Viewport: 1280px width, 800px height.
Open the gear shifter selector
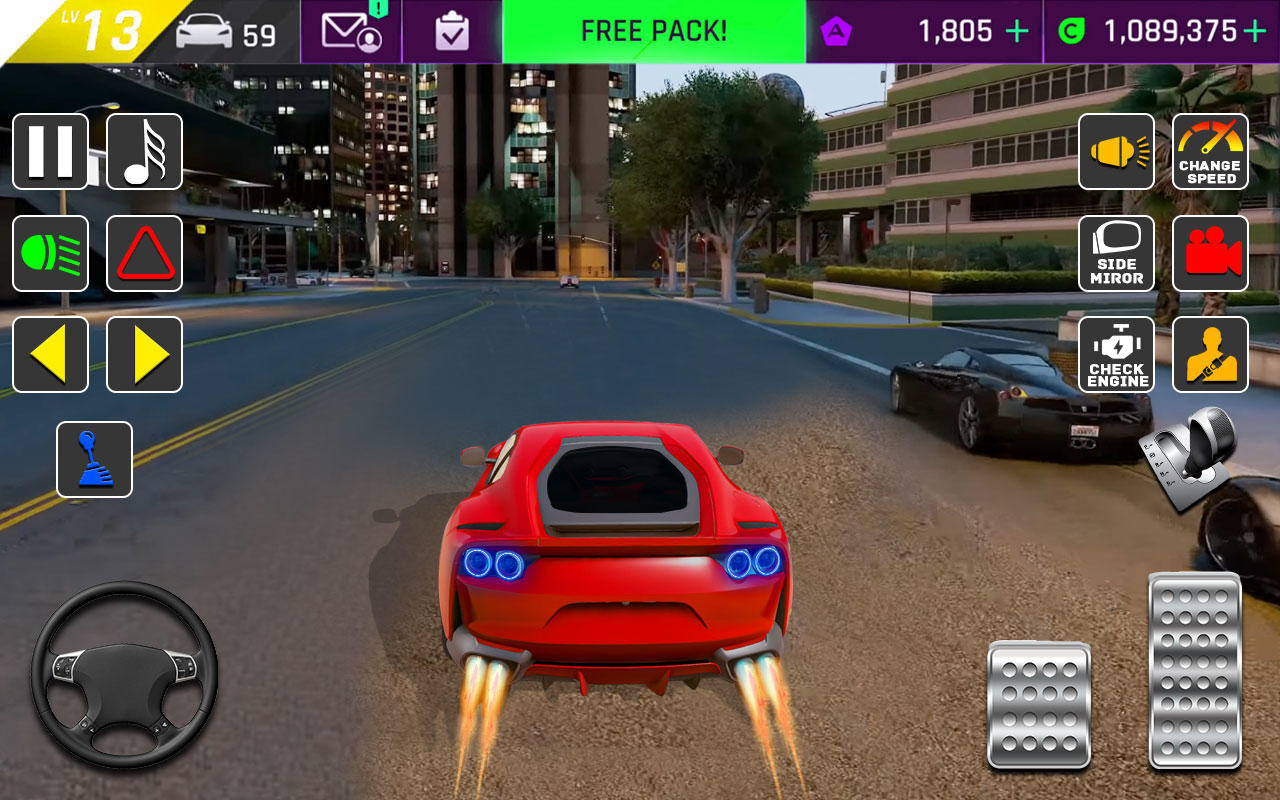pos(95,460)
